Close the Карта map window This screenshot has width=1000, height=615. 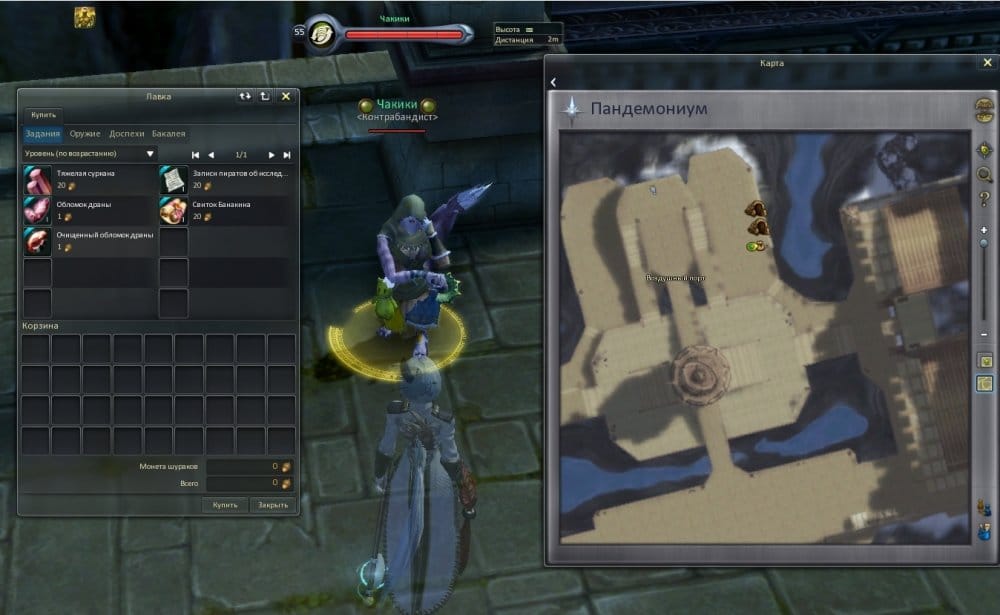tap(987, 62)
